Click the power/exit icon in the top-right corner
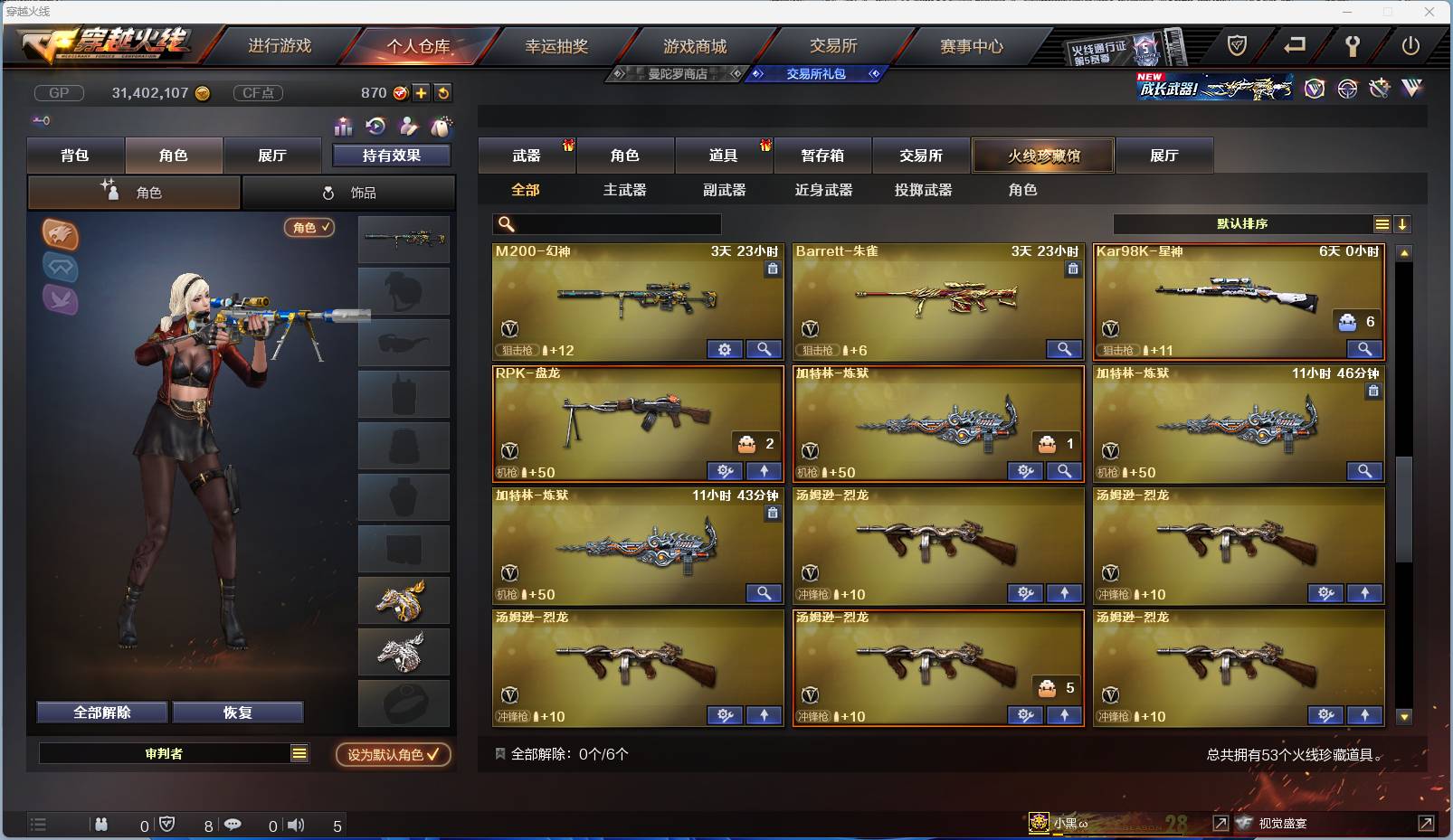Viewport: 1453px width, 840px height. (1410, 45)
